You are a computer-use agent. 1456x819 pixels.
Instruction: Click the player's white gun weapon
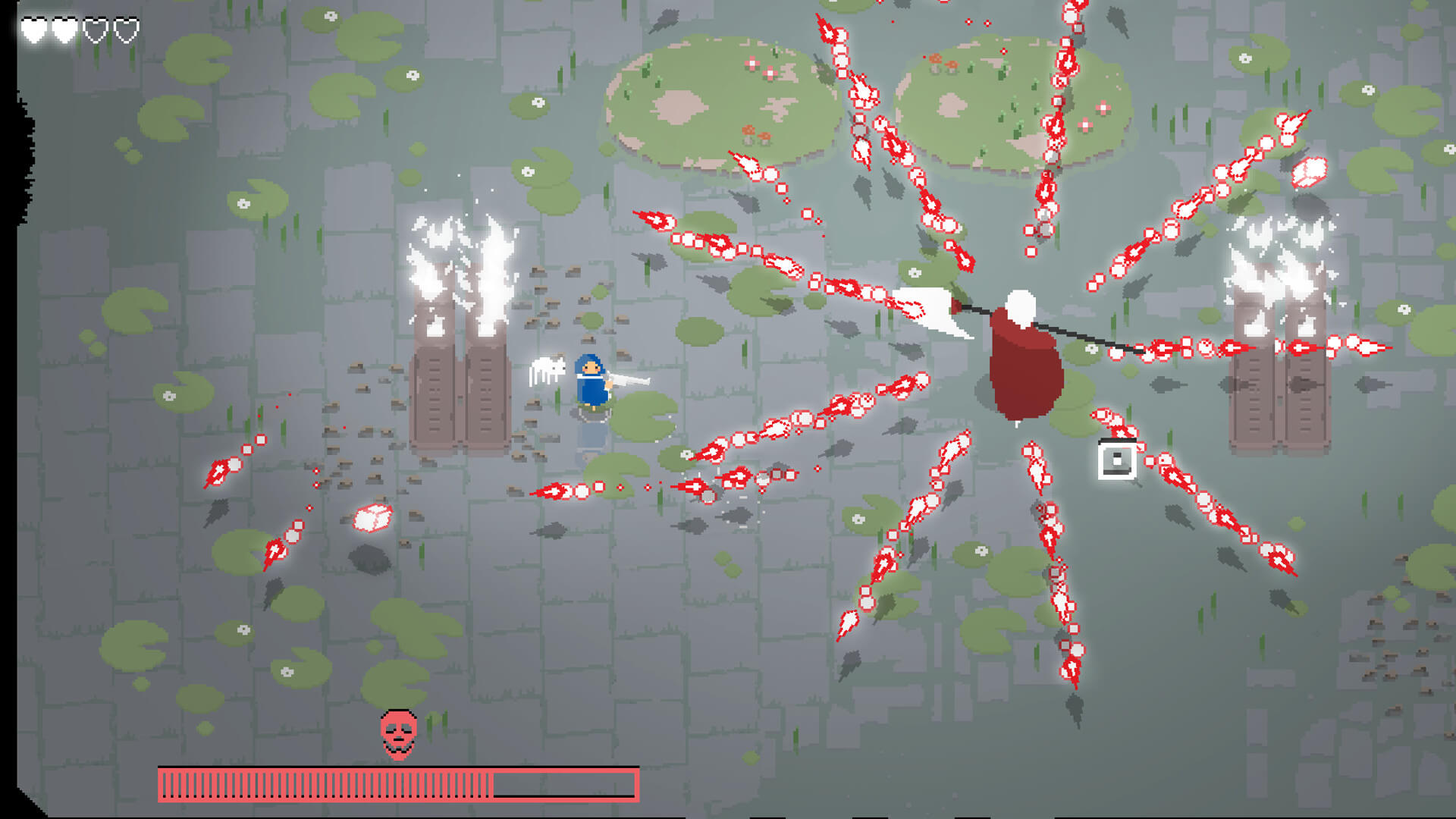629,379
